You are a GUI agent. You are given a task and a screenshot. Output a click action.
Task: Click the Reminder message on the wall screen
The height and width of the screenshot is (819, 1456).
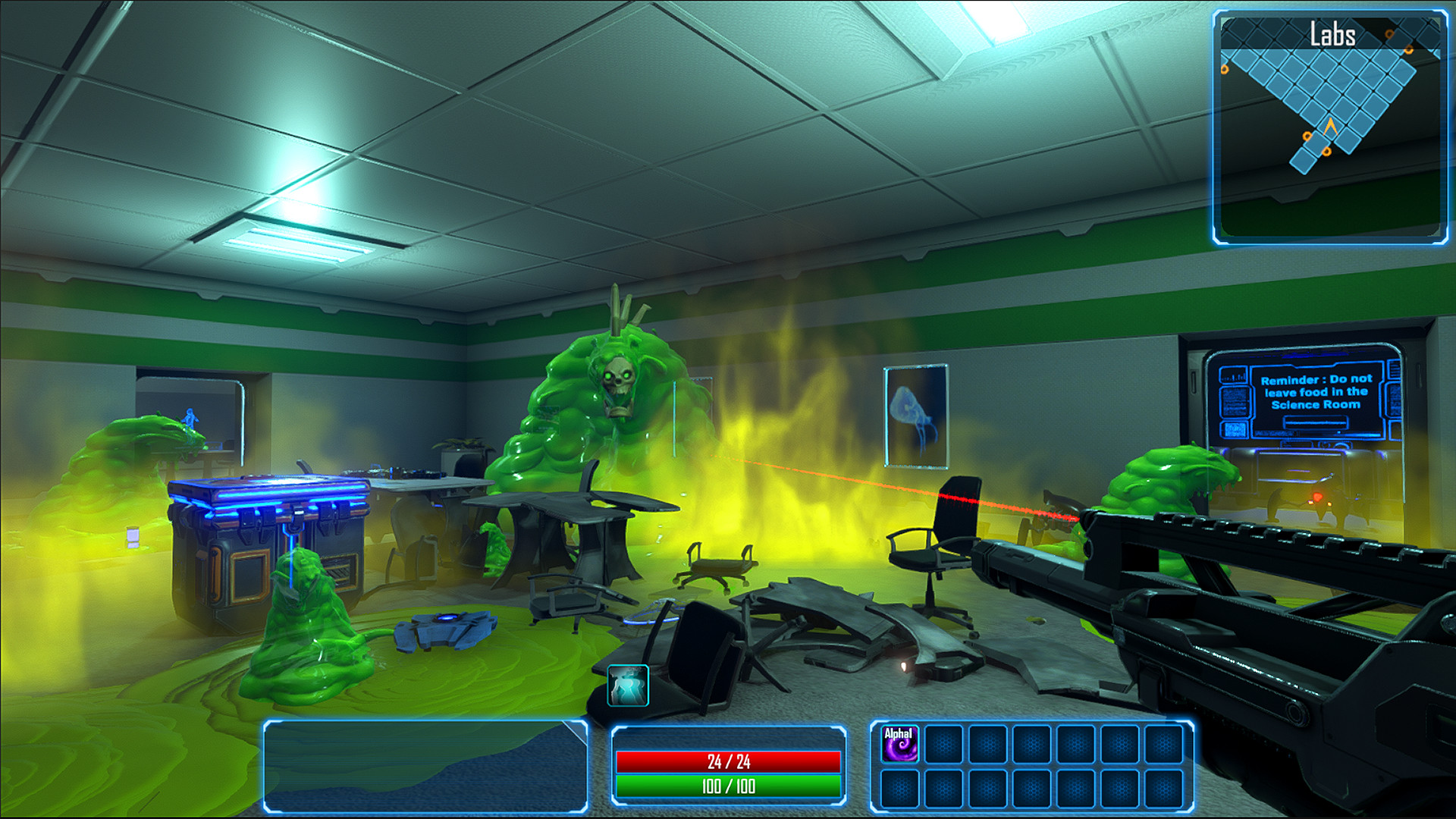[1316, 393]
